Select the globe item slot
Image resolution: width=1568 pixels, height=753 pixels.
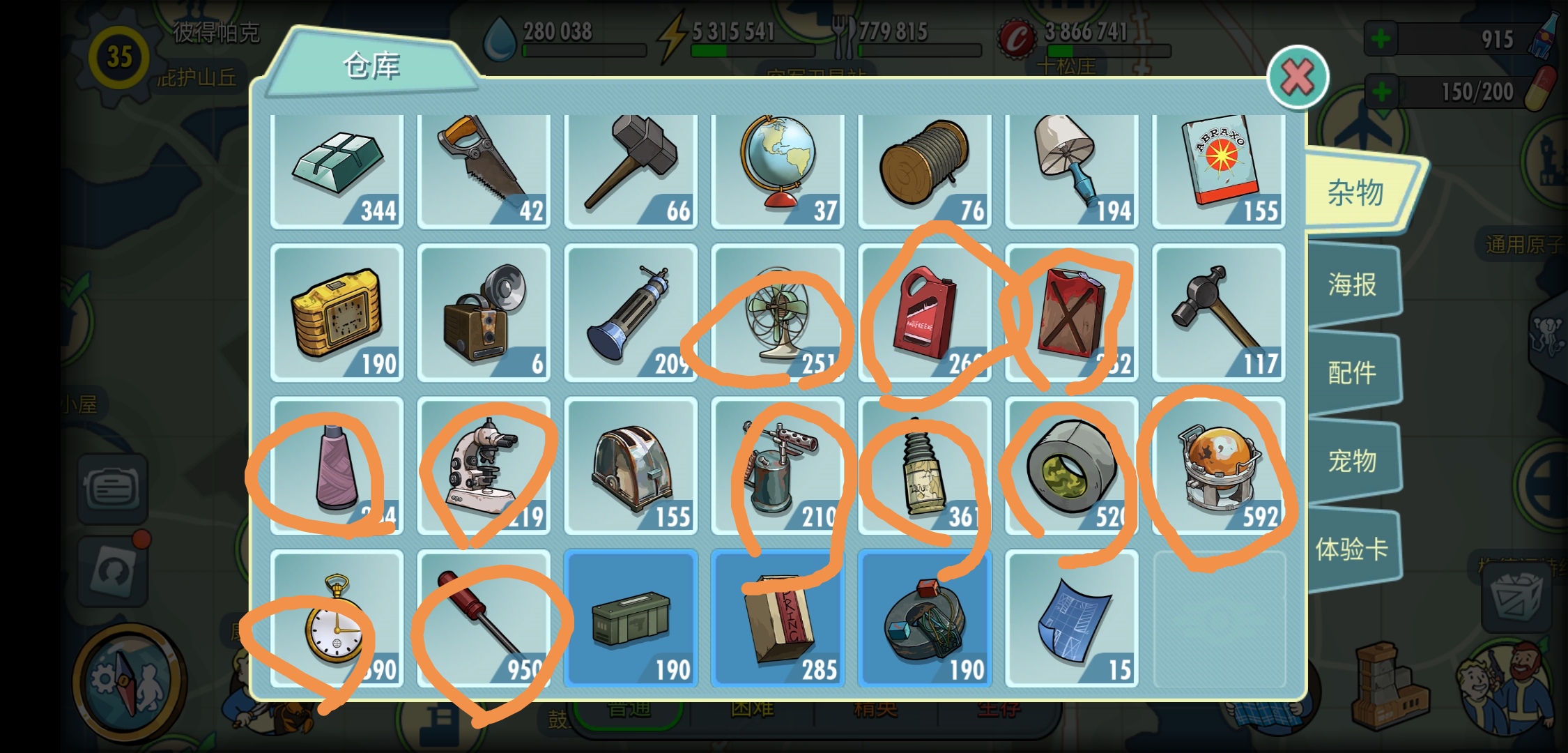[x=778, y=169]
